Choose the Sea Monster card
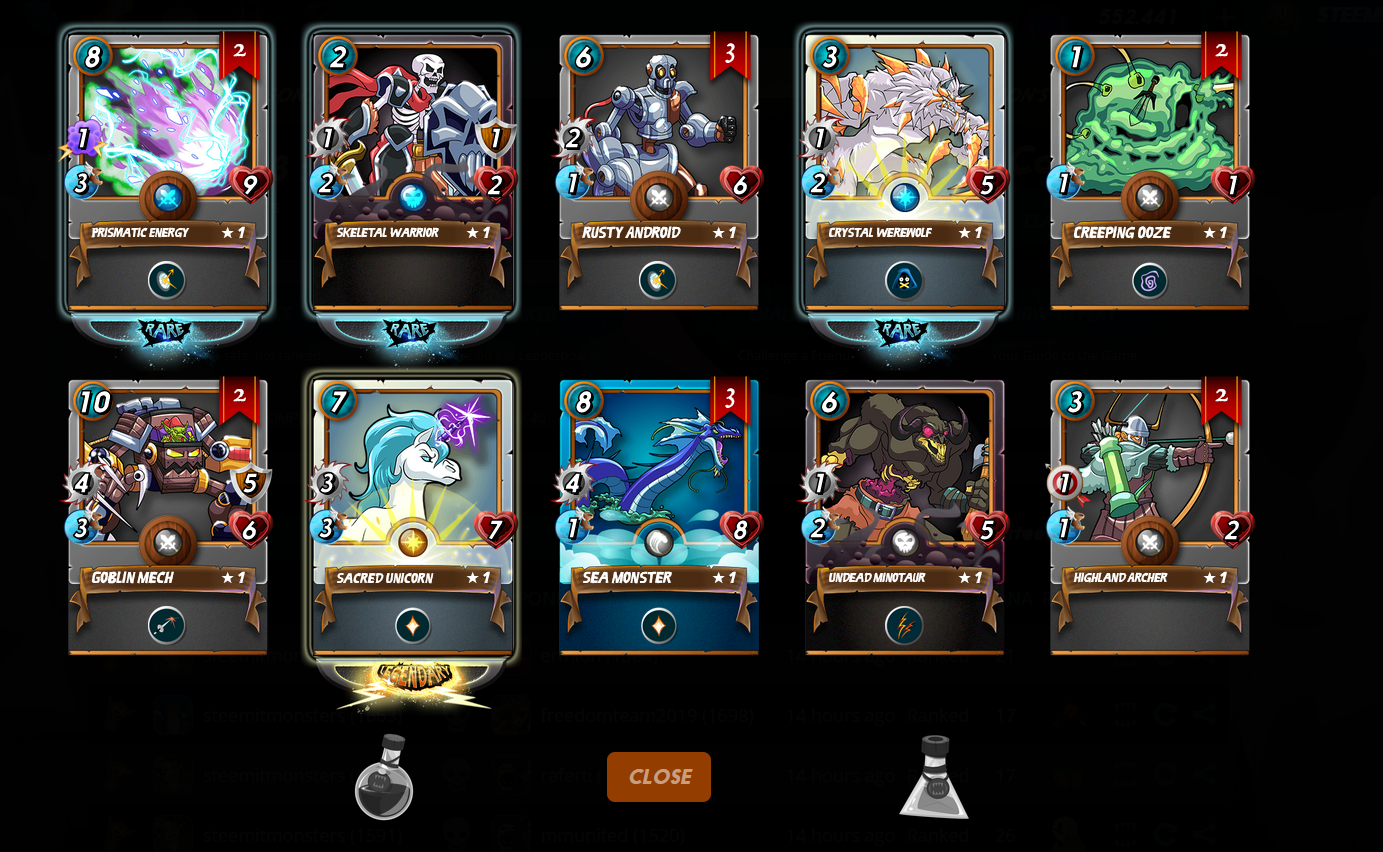 tap(658, 516)
